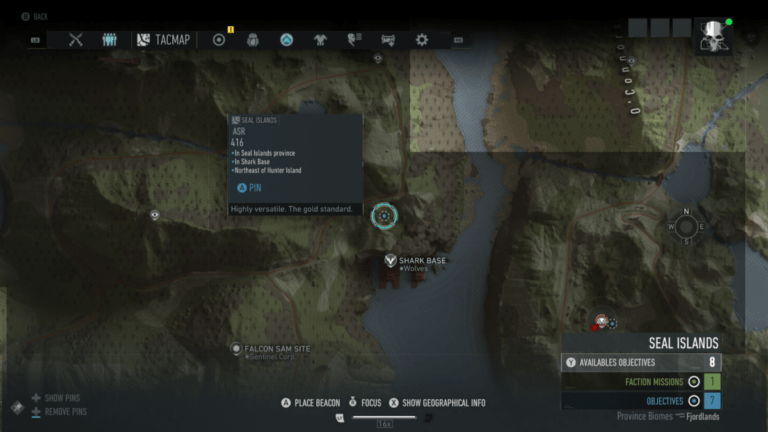Switch to the shirt customization tab
Viewport: 768px width, 432px height.
(320, 40)
